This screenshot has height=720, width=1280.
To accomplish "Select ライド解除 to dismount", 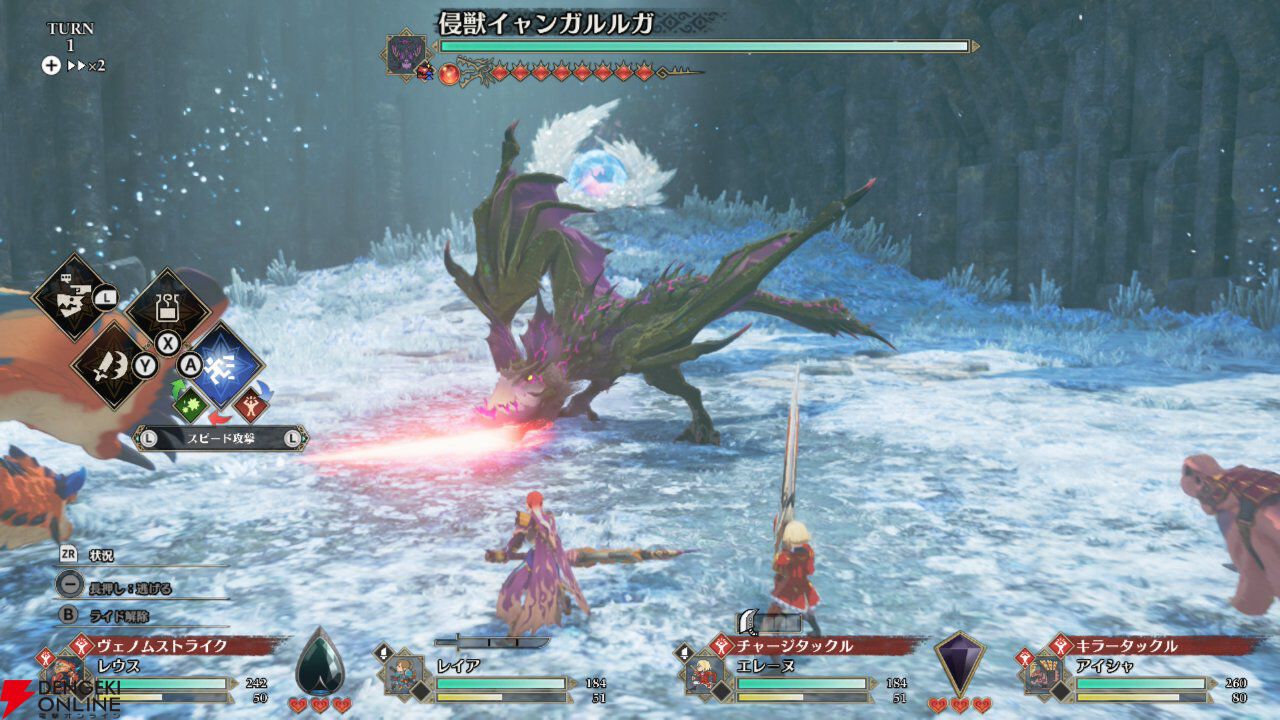I will click(110, 616).
